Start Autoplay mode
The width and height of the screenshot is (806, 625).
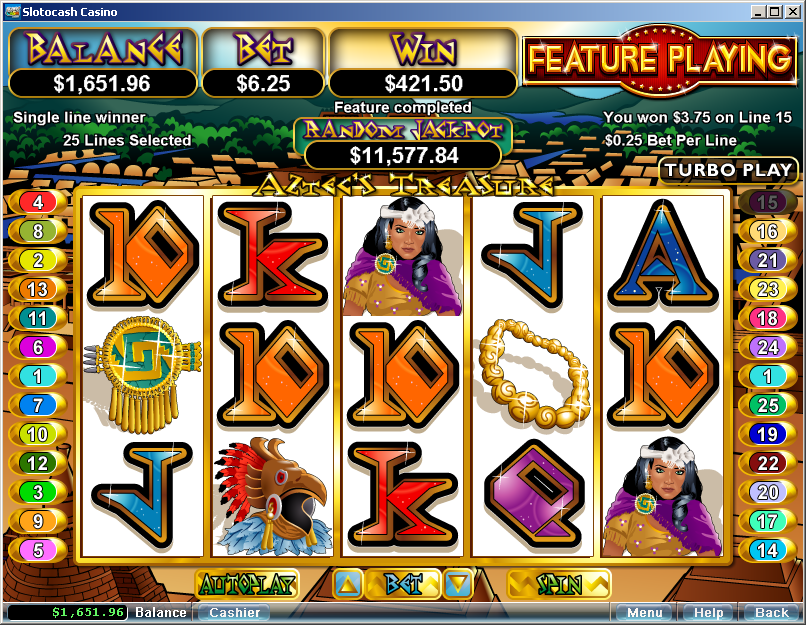click(235, 583)
